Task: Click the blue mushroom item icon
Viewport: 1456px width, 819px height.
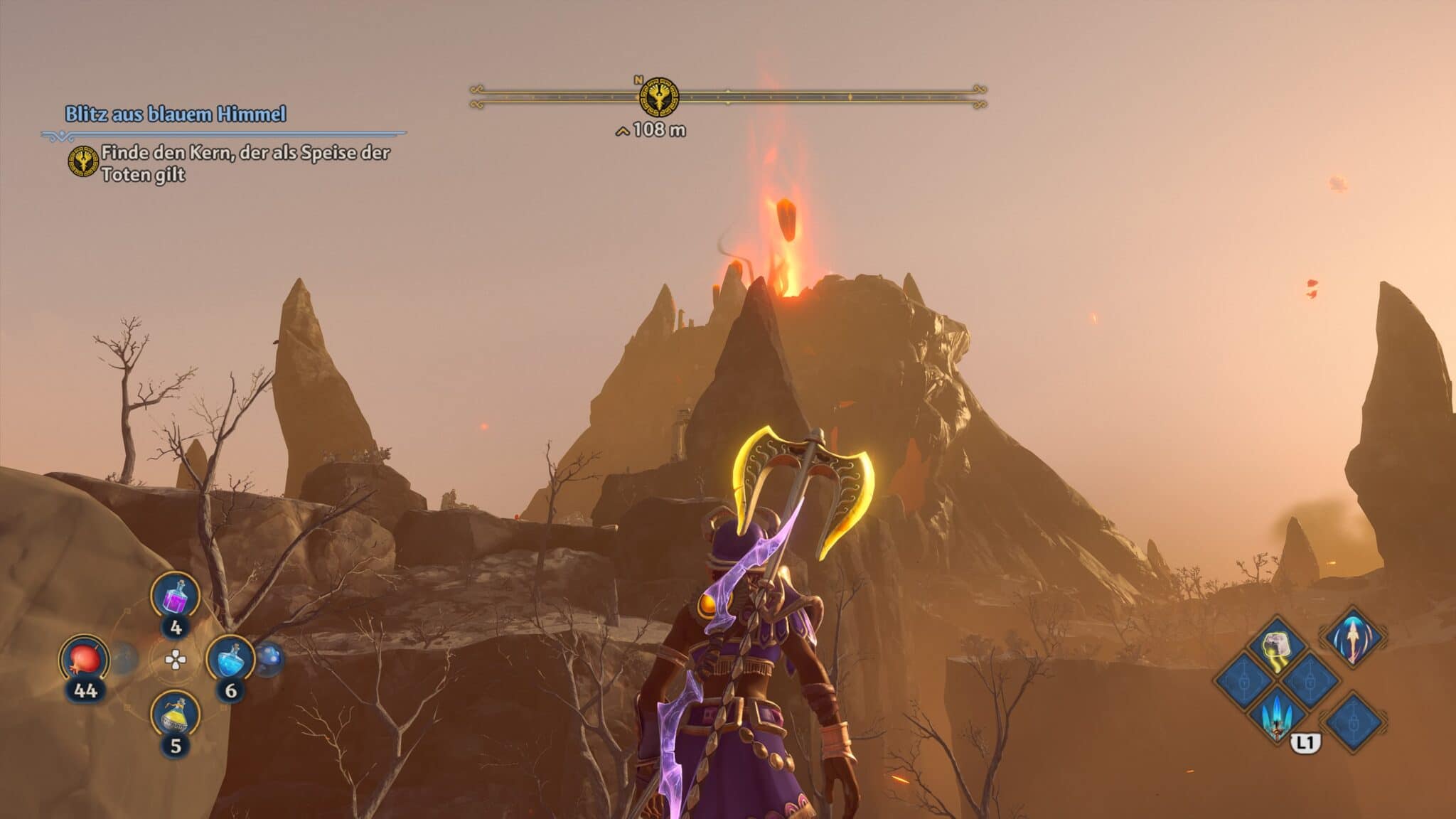Action: 269,659
